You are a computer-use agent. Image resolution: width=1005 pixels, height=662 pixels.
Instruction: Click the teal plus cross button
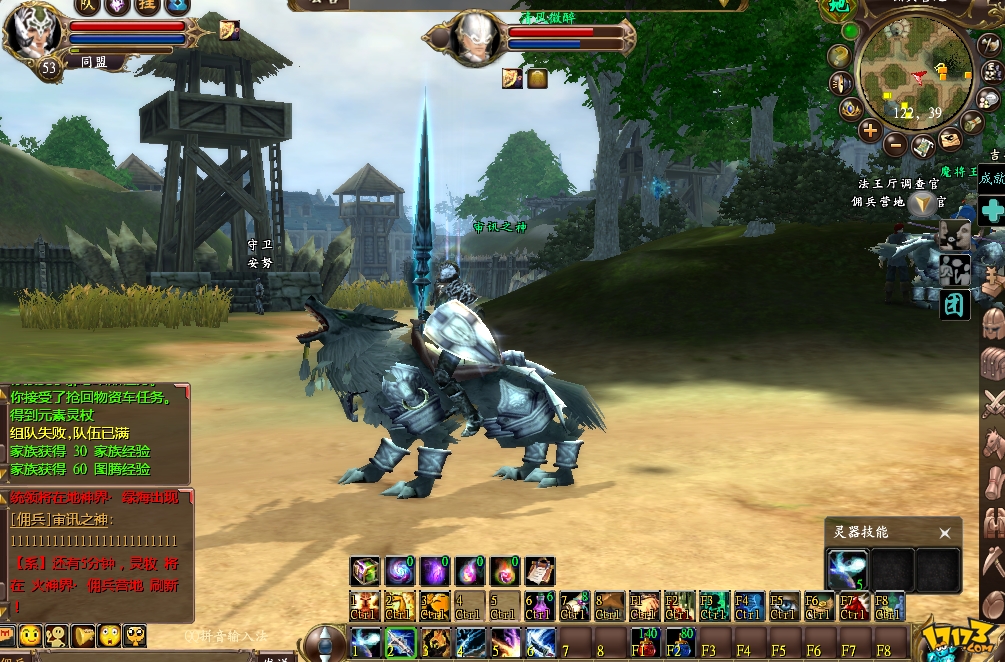(992, 211)
